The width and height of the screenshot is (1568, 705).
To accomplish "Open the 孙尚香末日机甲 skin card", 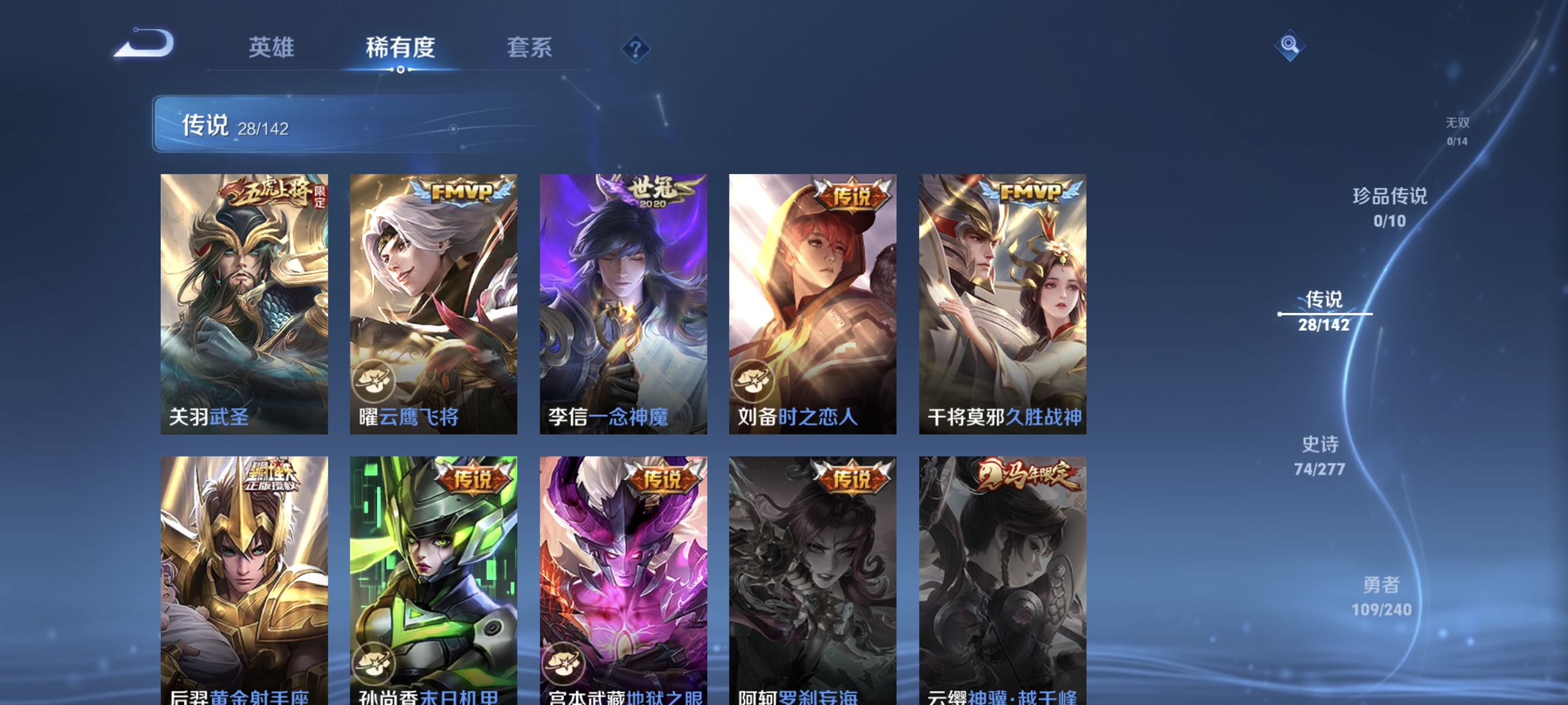I will point(433,572).
